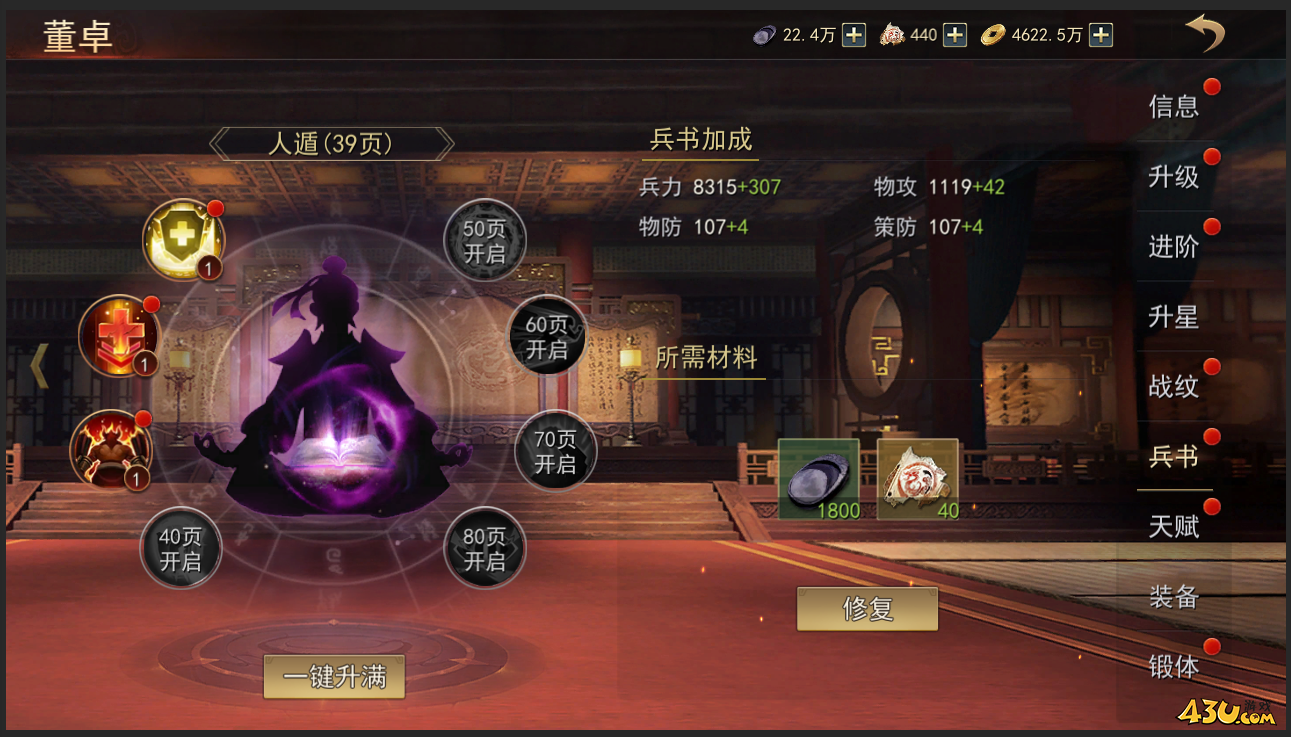Click the 人遁(39页) page title banner

click(x=331, y=143)
